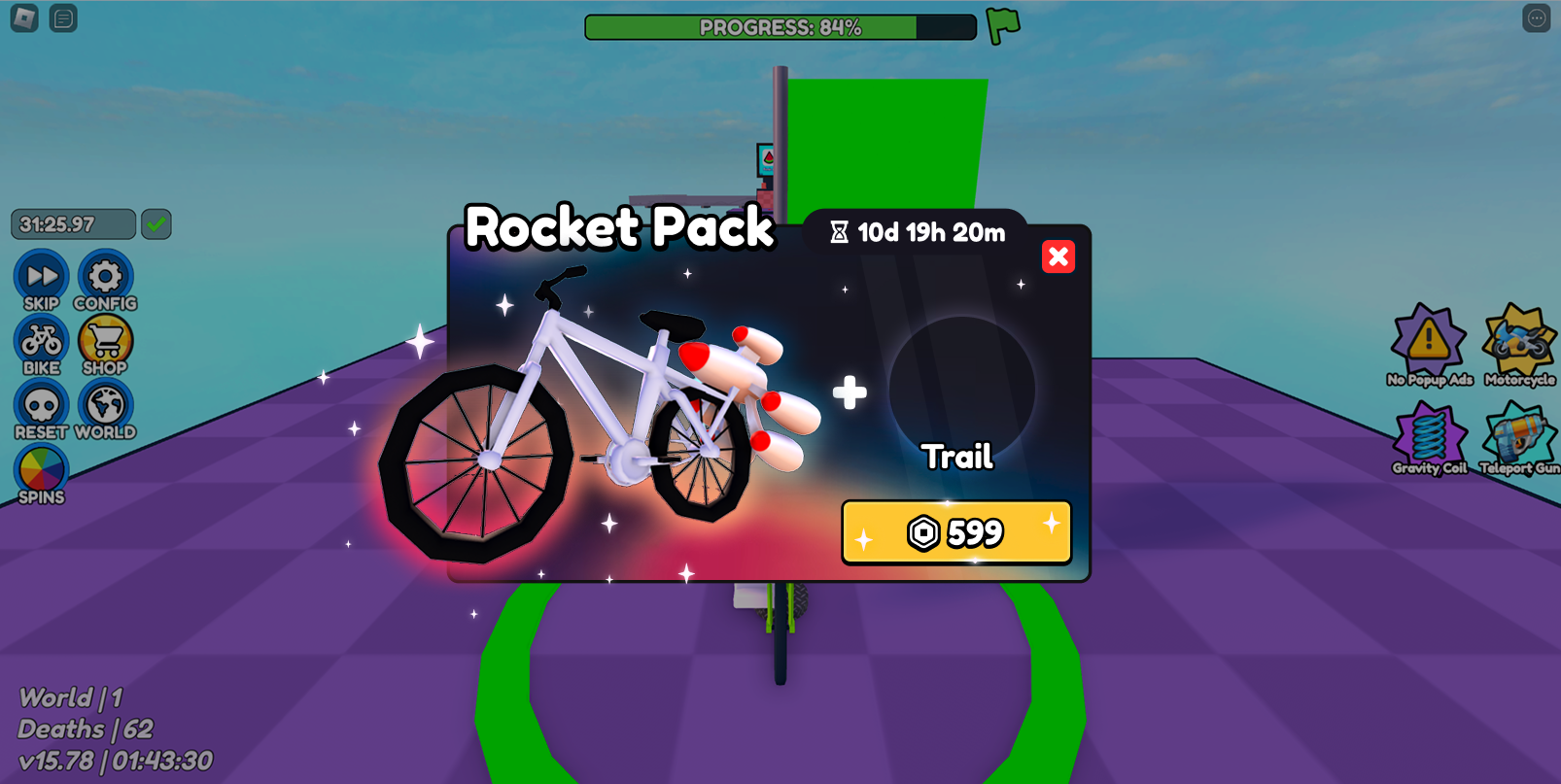Open the Roblox main menu
1561x784 pixels.
point(24,18)
